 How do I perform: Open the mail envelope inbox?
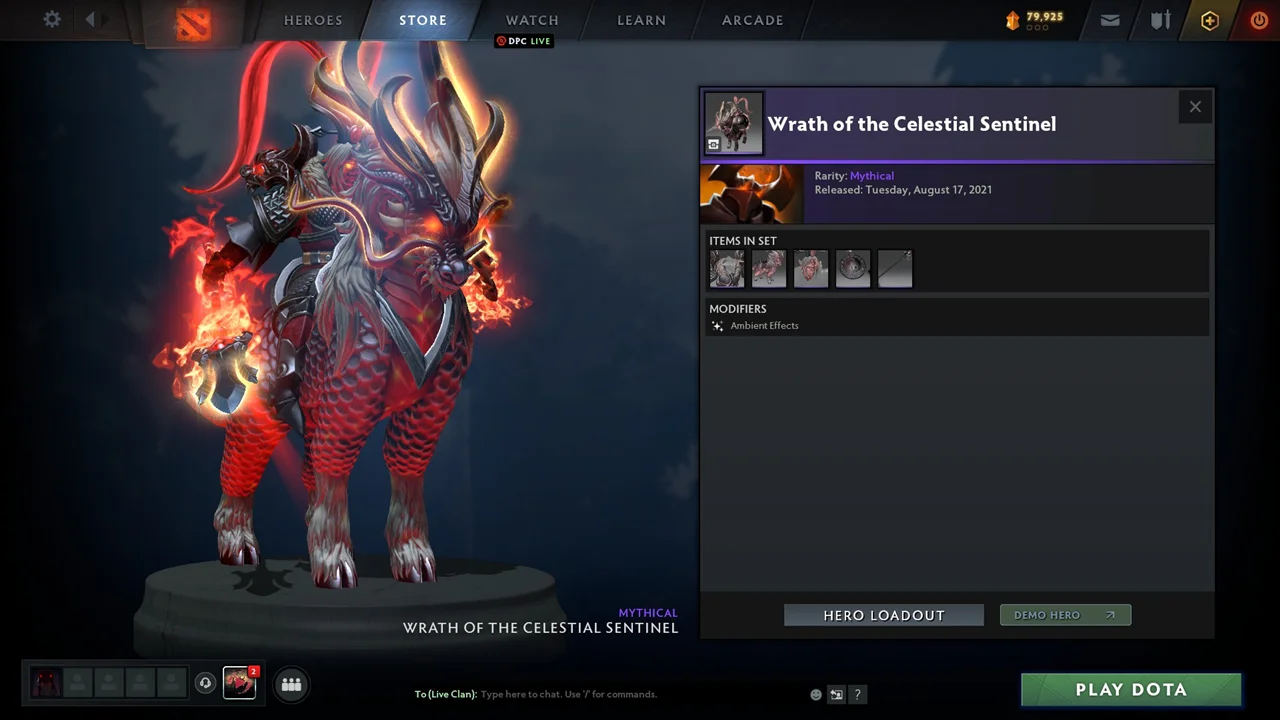(x=1110, y=20)
